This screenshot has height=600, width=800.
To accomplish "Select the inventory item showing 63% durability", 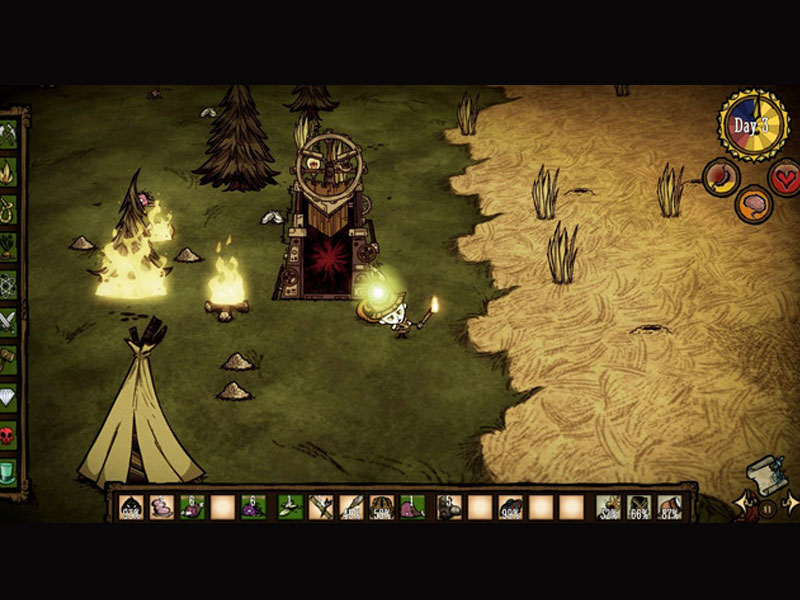I will point(131,507).
